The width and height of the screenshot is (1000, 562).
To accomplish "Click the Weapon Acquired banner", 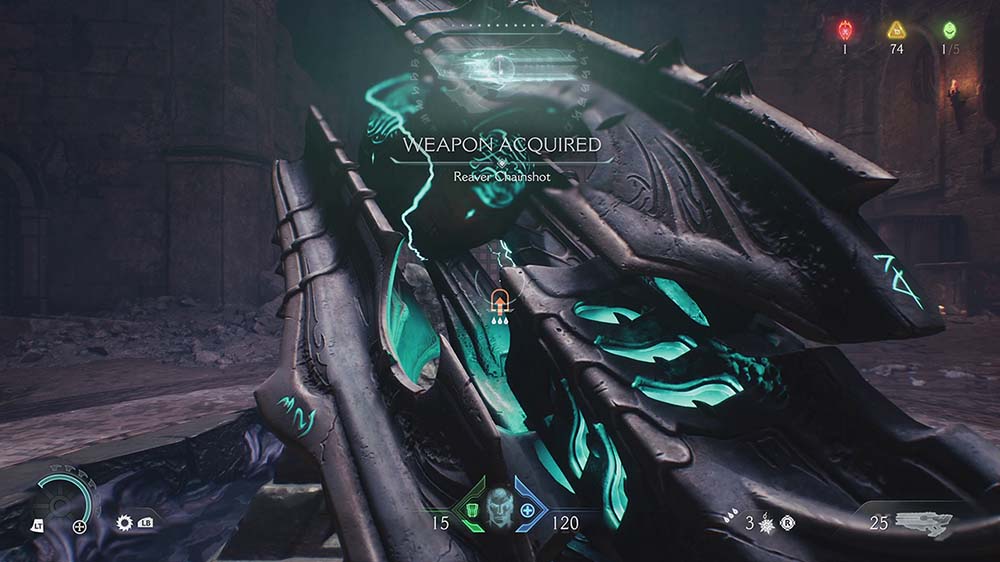I will (x=502, y=146).
